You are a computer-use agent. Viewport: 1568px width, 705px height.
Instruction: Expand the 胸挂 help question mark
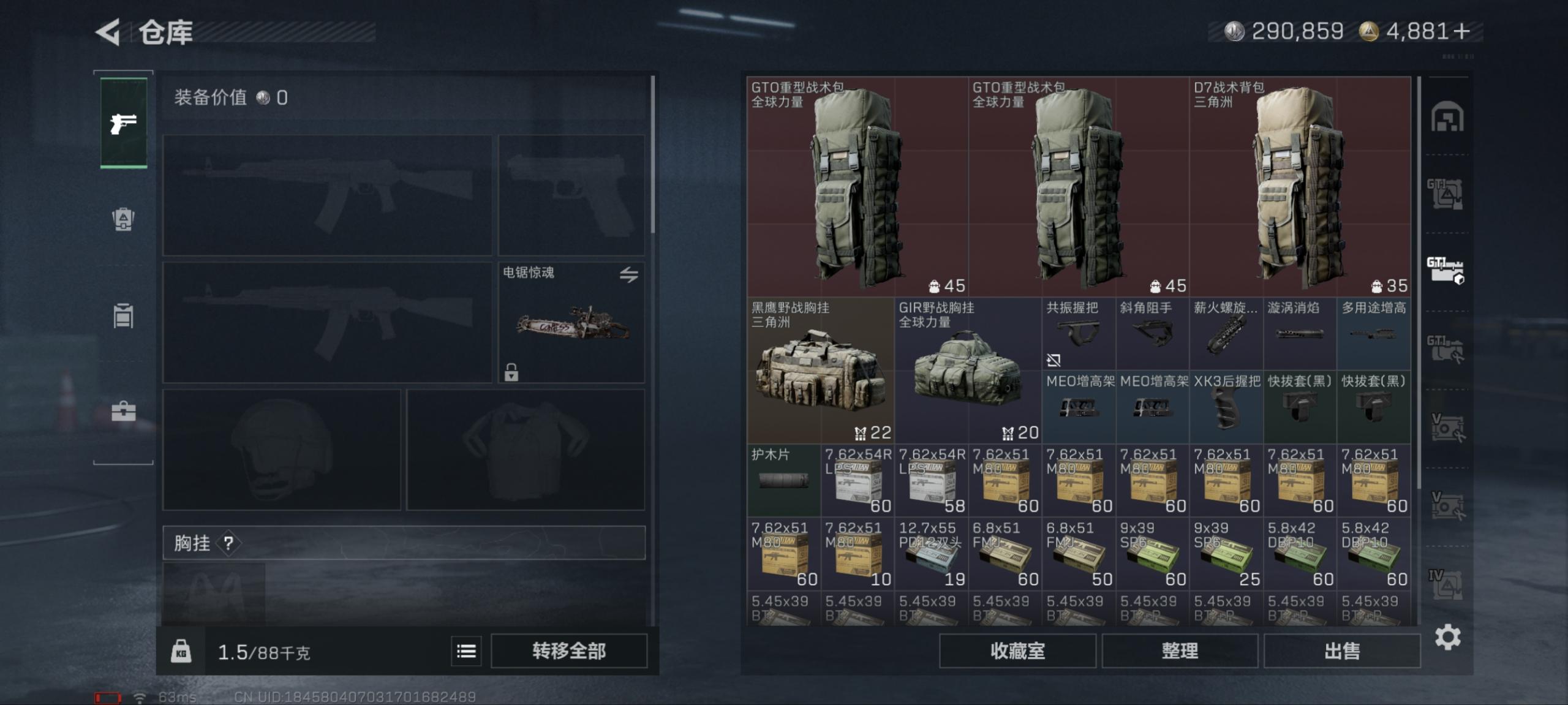coord(228,543)
